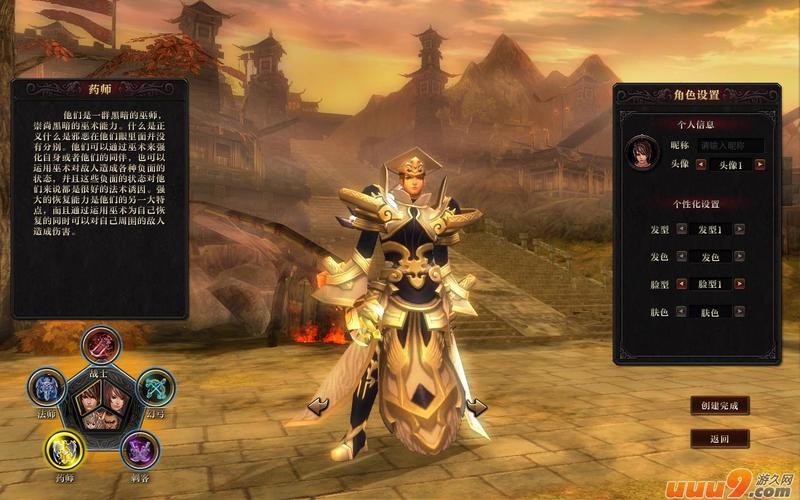Choose the Assassin (刺客) purple class icon
The width and height of the screenshot is (800, 500).
point(140,450)
